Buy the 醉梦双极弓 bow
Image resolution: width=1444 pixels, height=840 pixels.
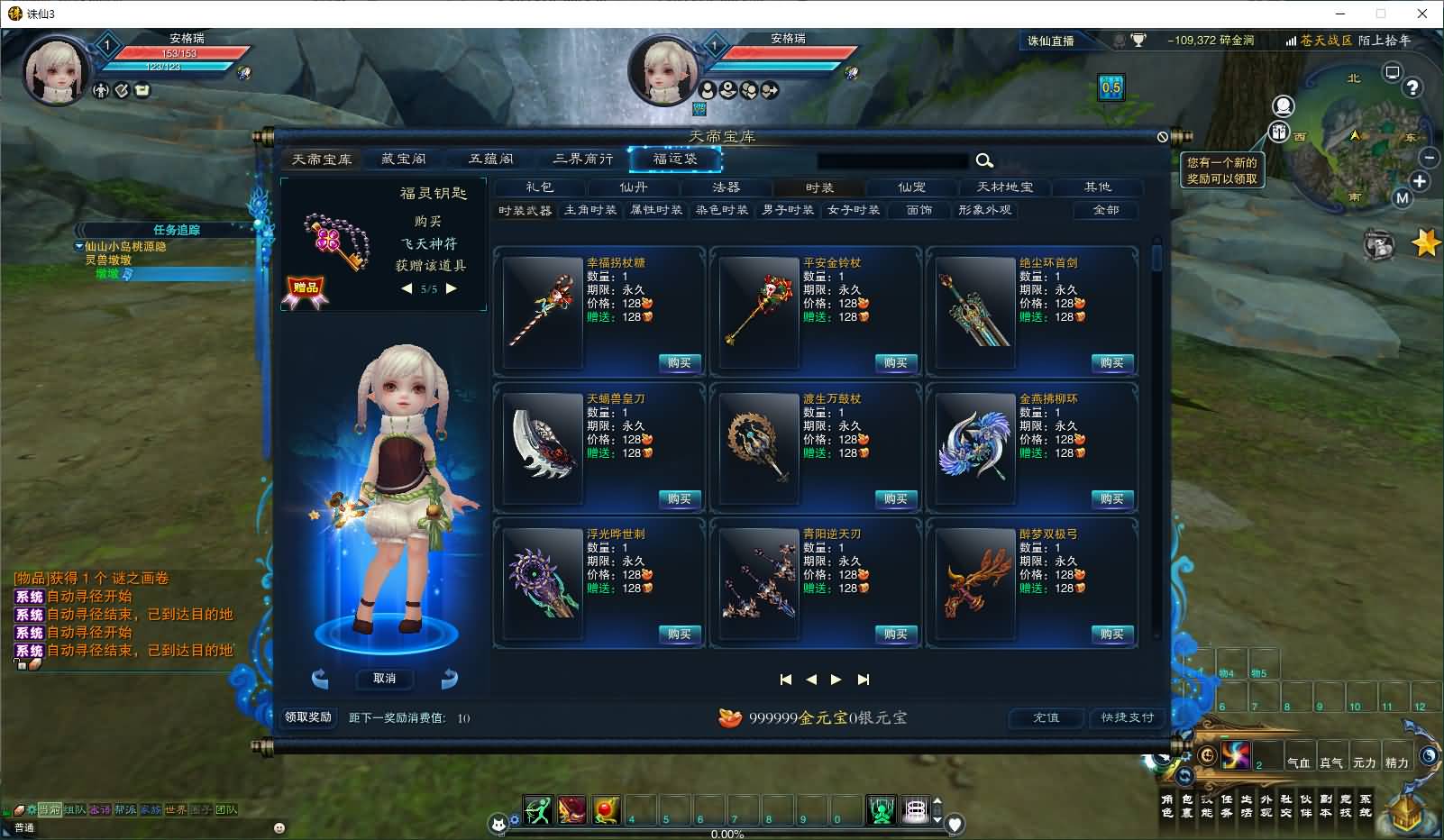coord(1111,635)
